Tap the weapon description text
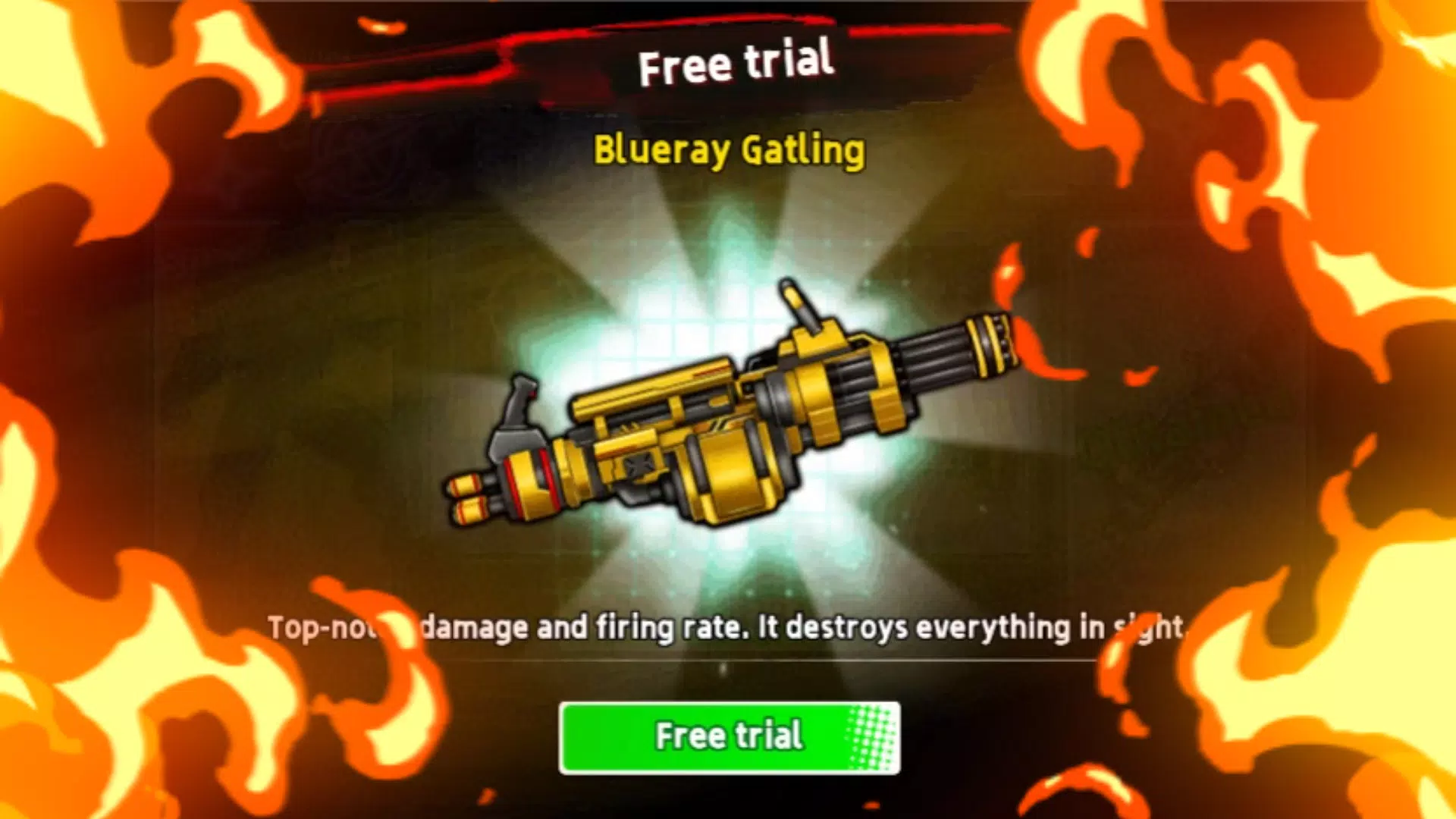 pos(728,627)
